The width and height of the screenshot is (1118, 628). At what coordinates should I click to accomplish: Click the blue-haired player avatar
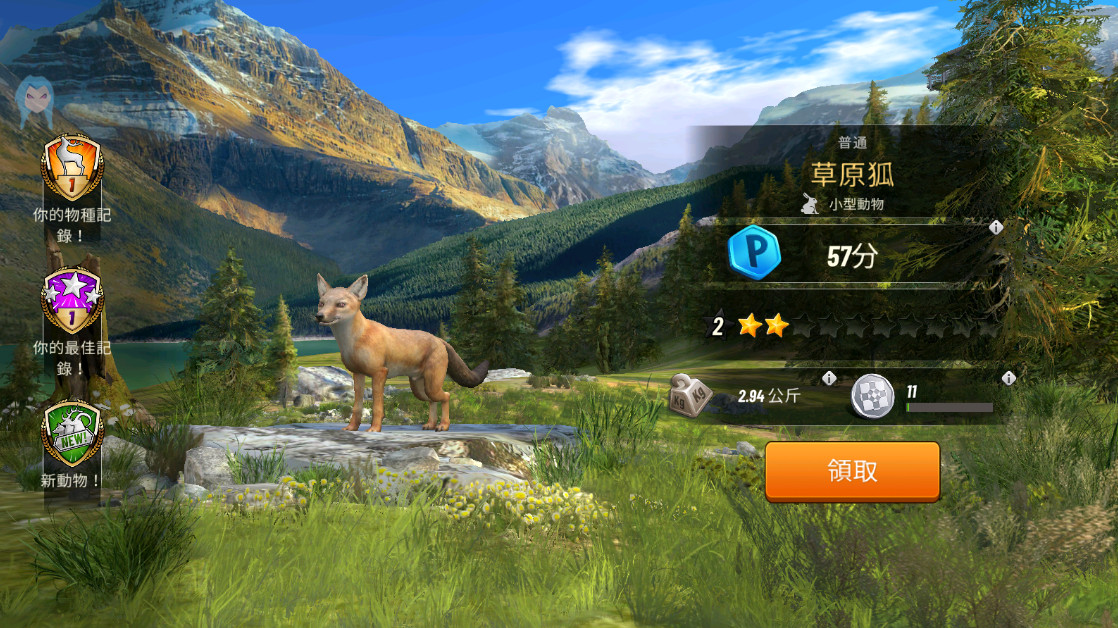point(34,98)
